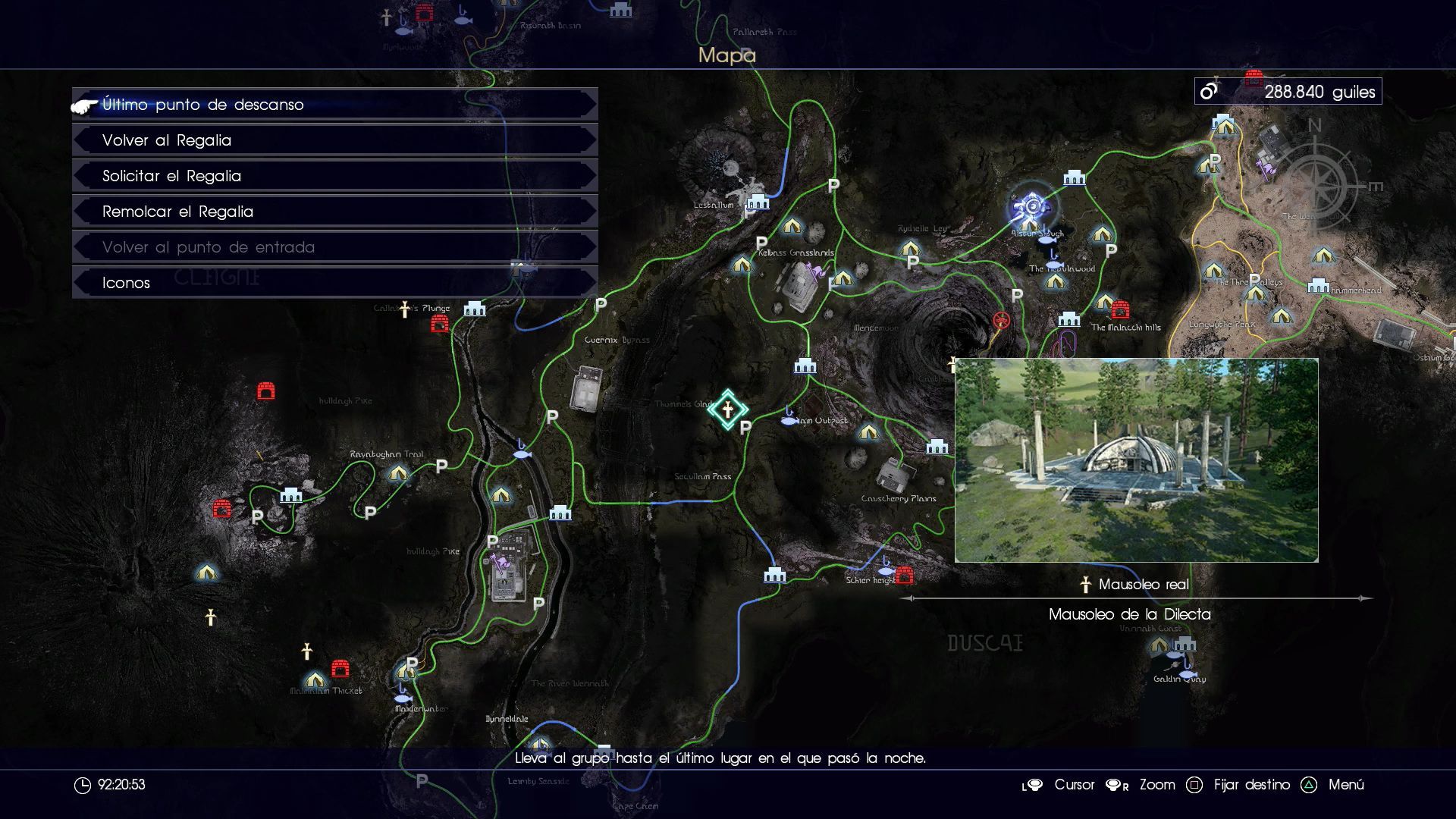Click the Coernix Bypass parking marker
Viewport: 1456px width, 819px height.
pyautogui.click(x=601, y=305)
